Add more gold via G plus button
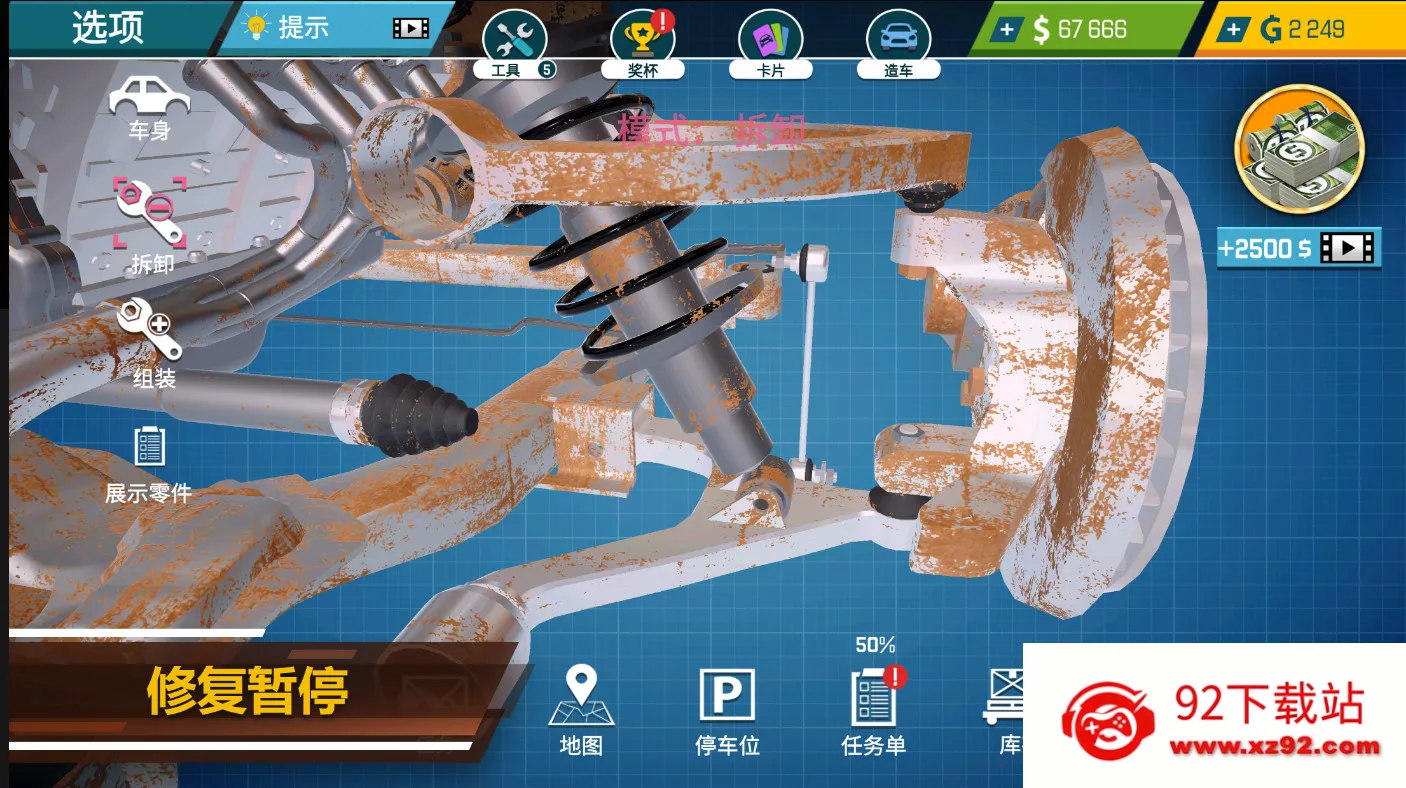The image size is (1406, 788). 1234,30
